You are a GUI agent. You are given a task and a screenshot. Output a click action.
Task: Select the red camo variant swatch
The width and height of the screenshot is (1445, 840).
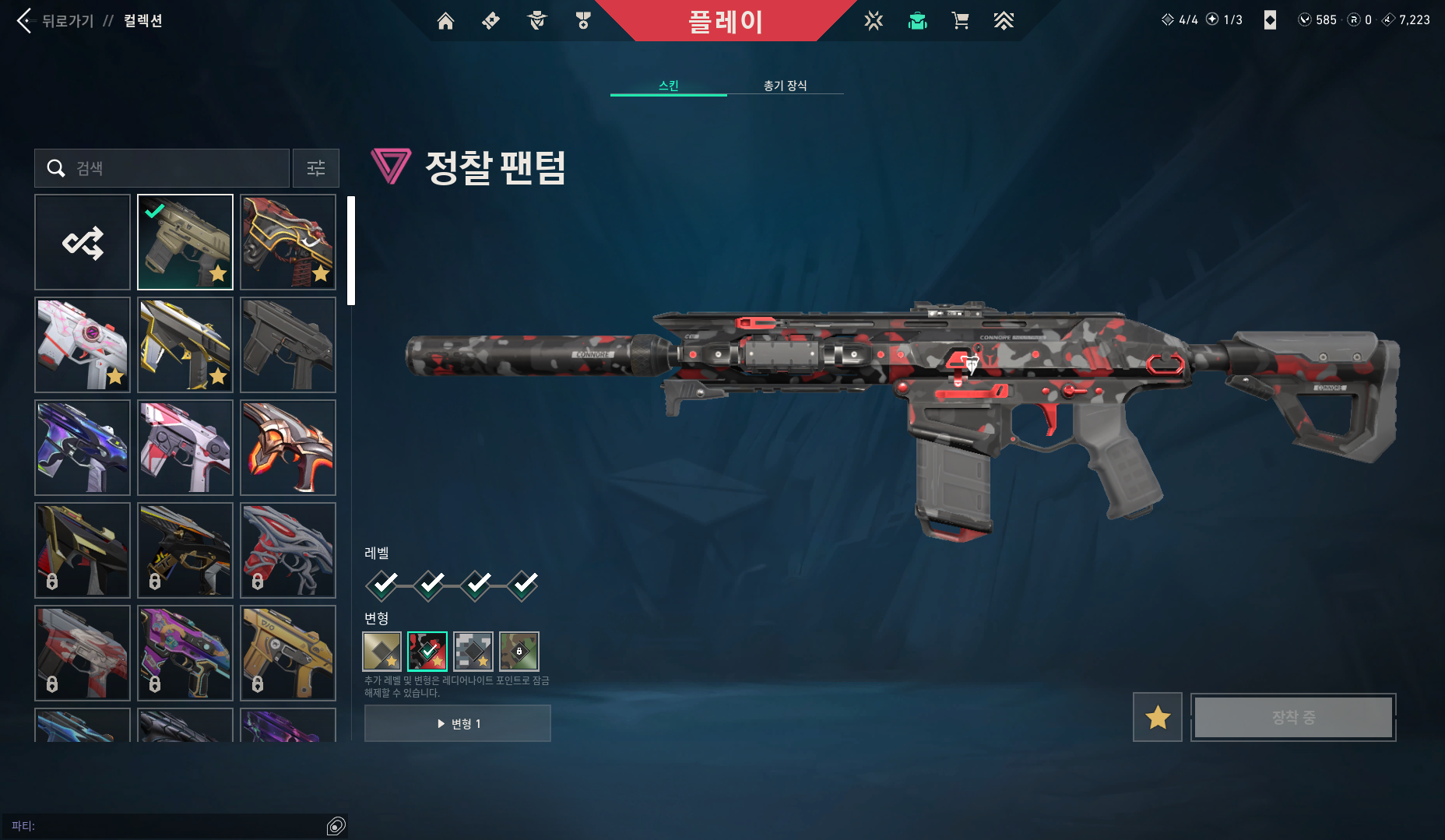[x=427, y=652]
